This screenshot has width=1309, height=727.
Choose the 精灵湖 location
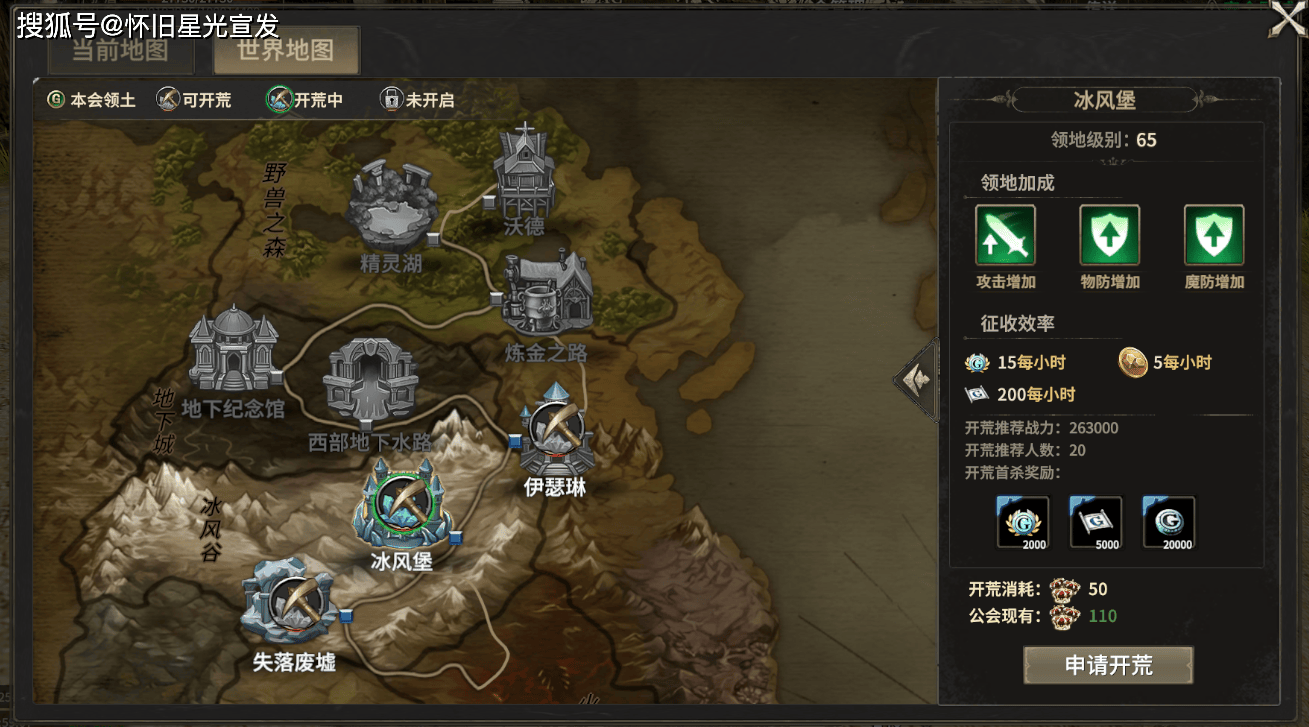coord(393,207)
